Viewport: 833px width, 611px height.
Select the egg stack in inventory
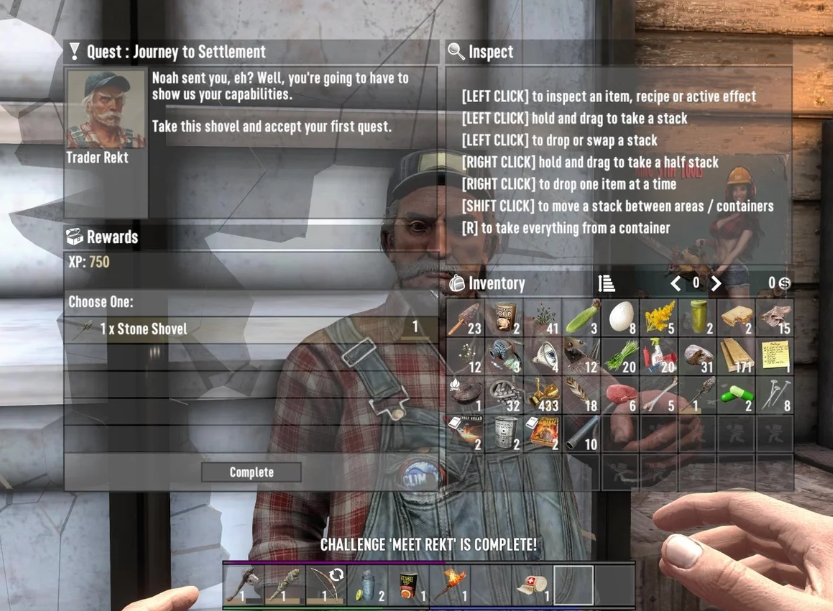(x=620, y=318)
